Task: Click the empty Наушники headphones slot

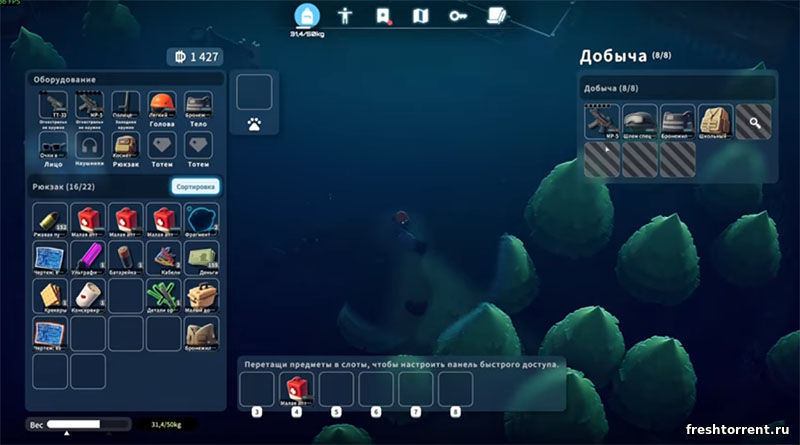Action: (90, 148)
